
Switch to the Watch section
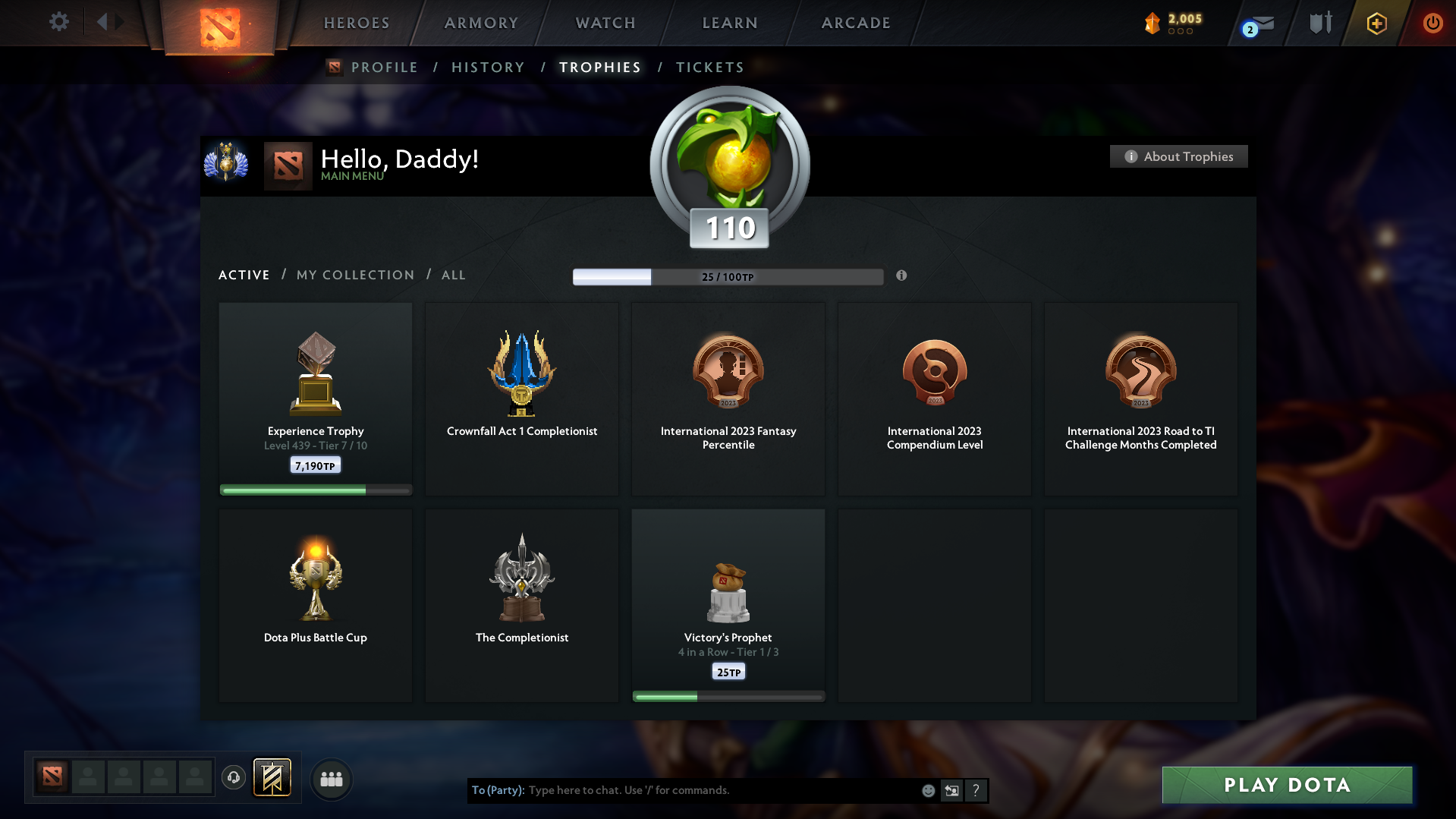[x=605, y=23]
